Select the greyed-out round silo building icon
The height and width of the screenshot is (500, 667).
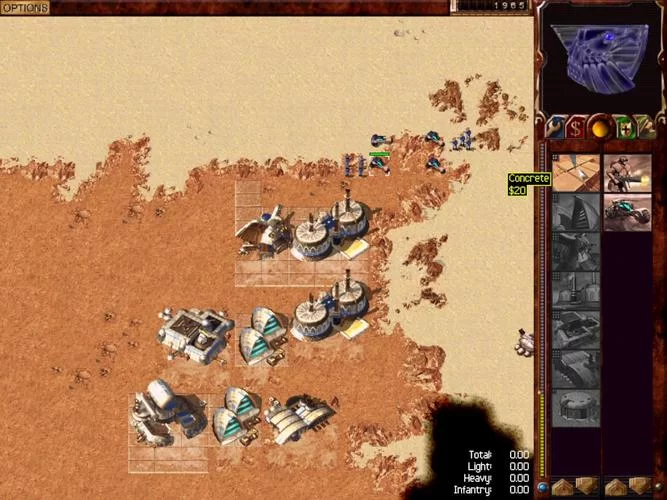click(576, 408)
